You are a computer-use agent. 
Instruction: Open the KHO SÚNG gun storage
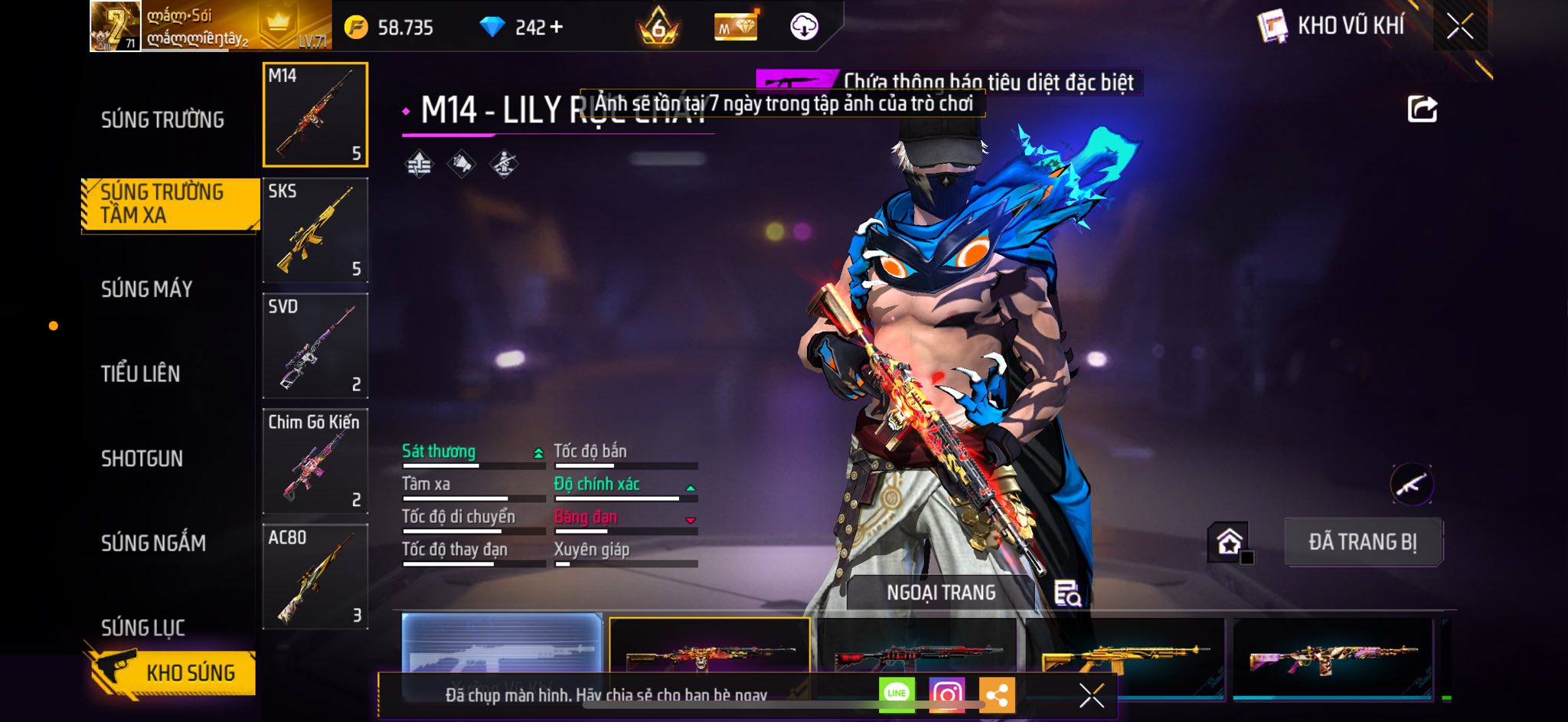(172, 672)
